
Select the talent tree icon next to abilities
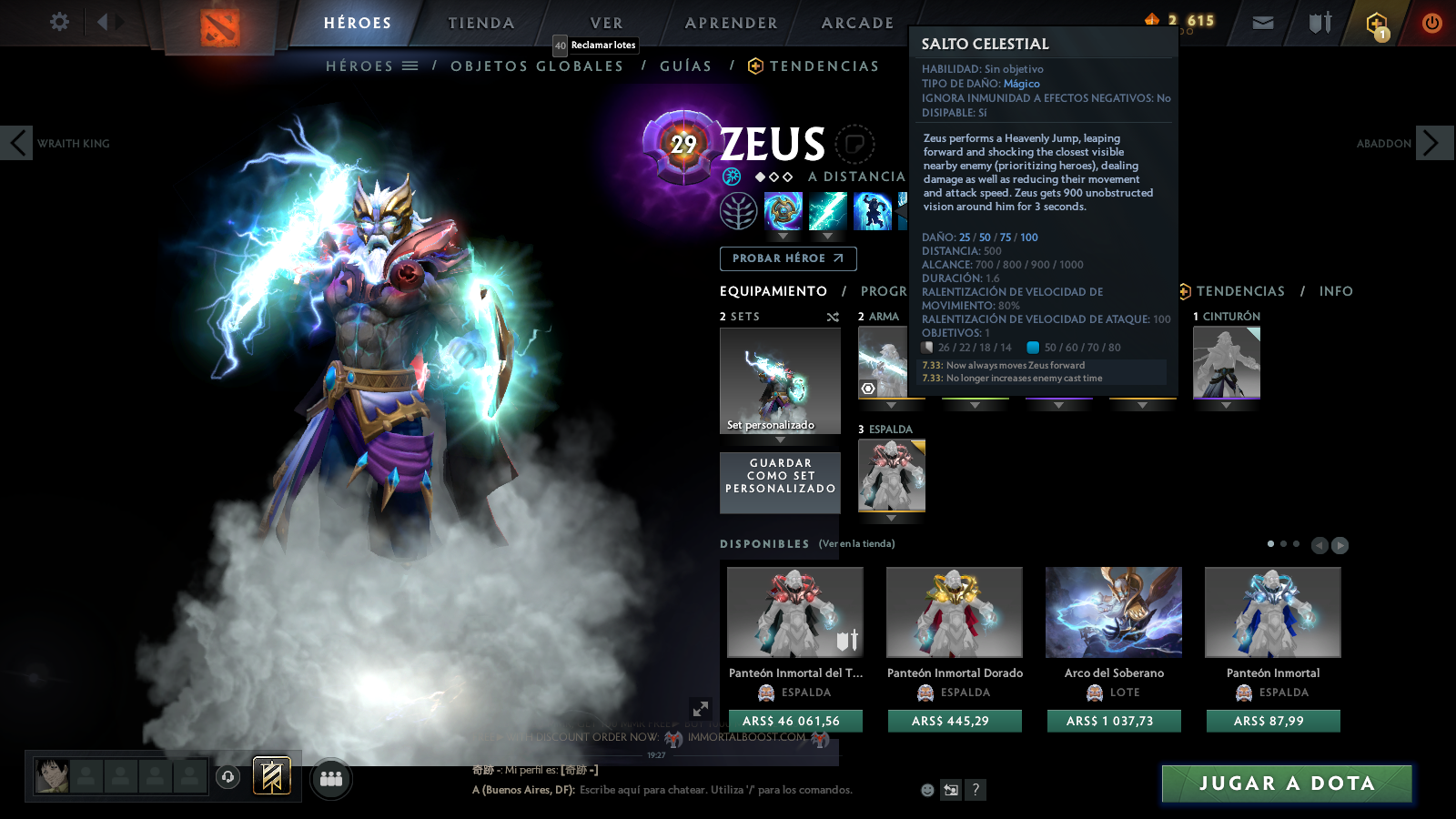pyautogui.click(x=739, y=211)
